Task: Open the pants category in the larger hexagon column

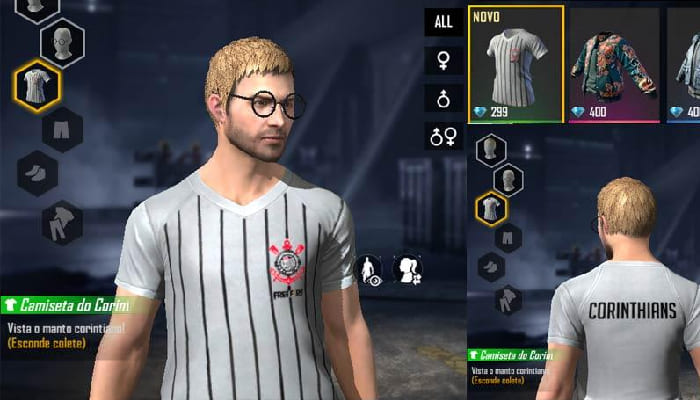Action: 62,129
